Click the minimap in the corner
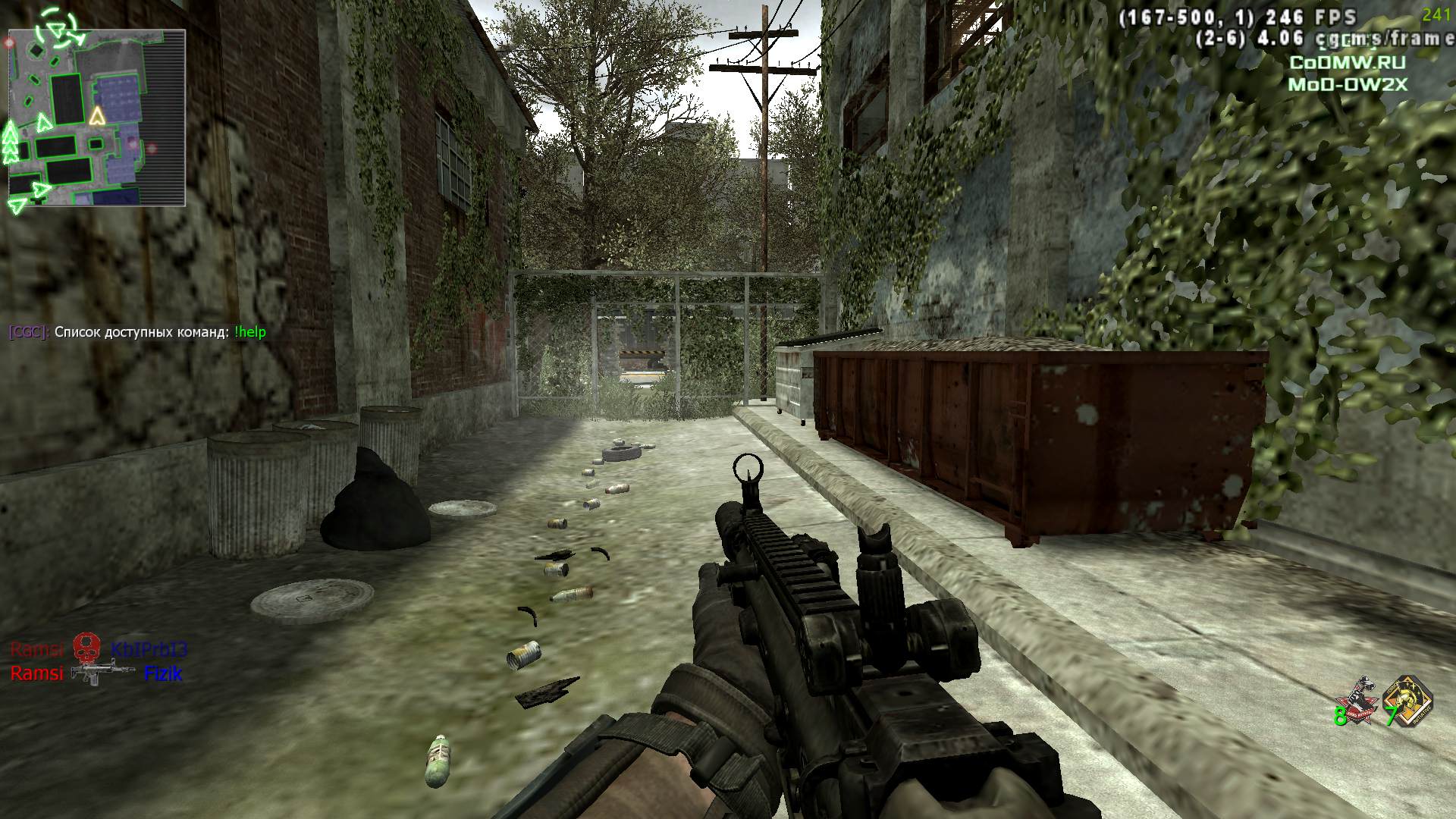Screen dimensions: 1456x819 pyautogui.click(x=96, y=118)
